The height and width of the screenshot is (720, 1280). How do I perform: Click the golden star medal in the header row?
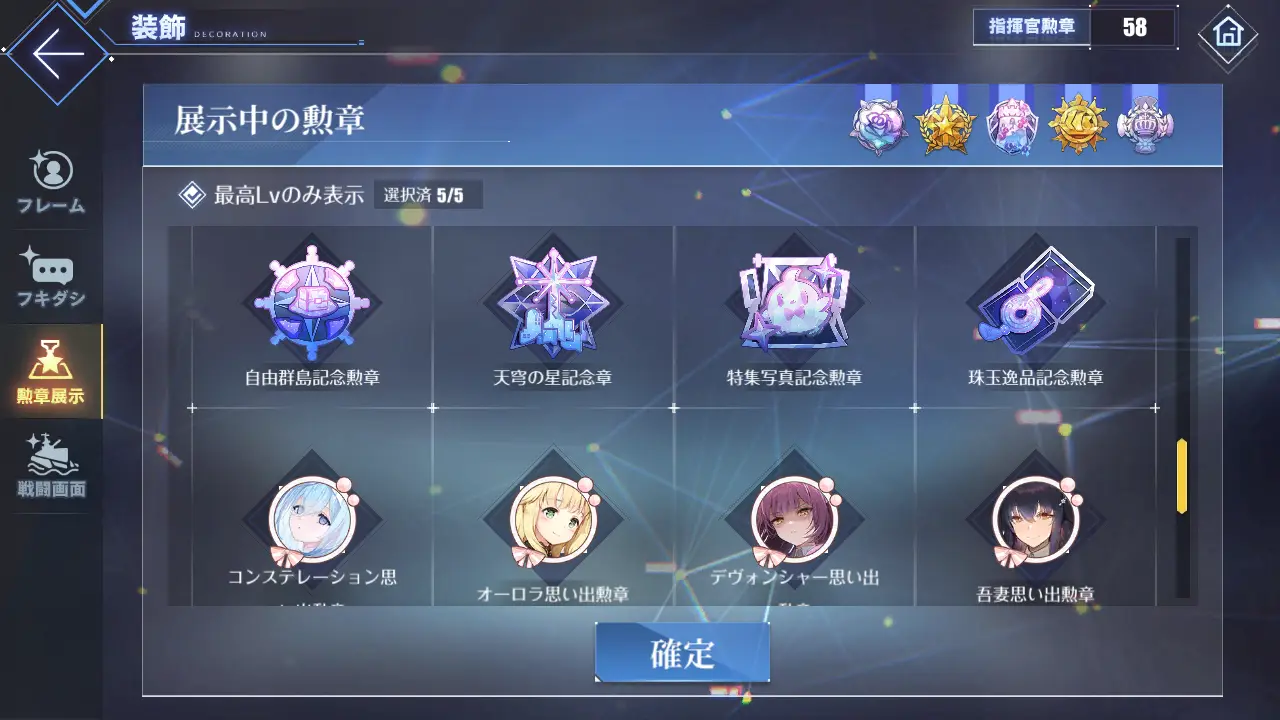click(945, 123)
